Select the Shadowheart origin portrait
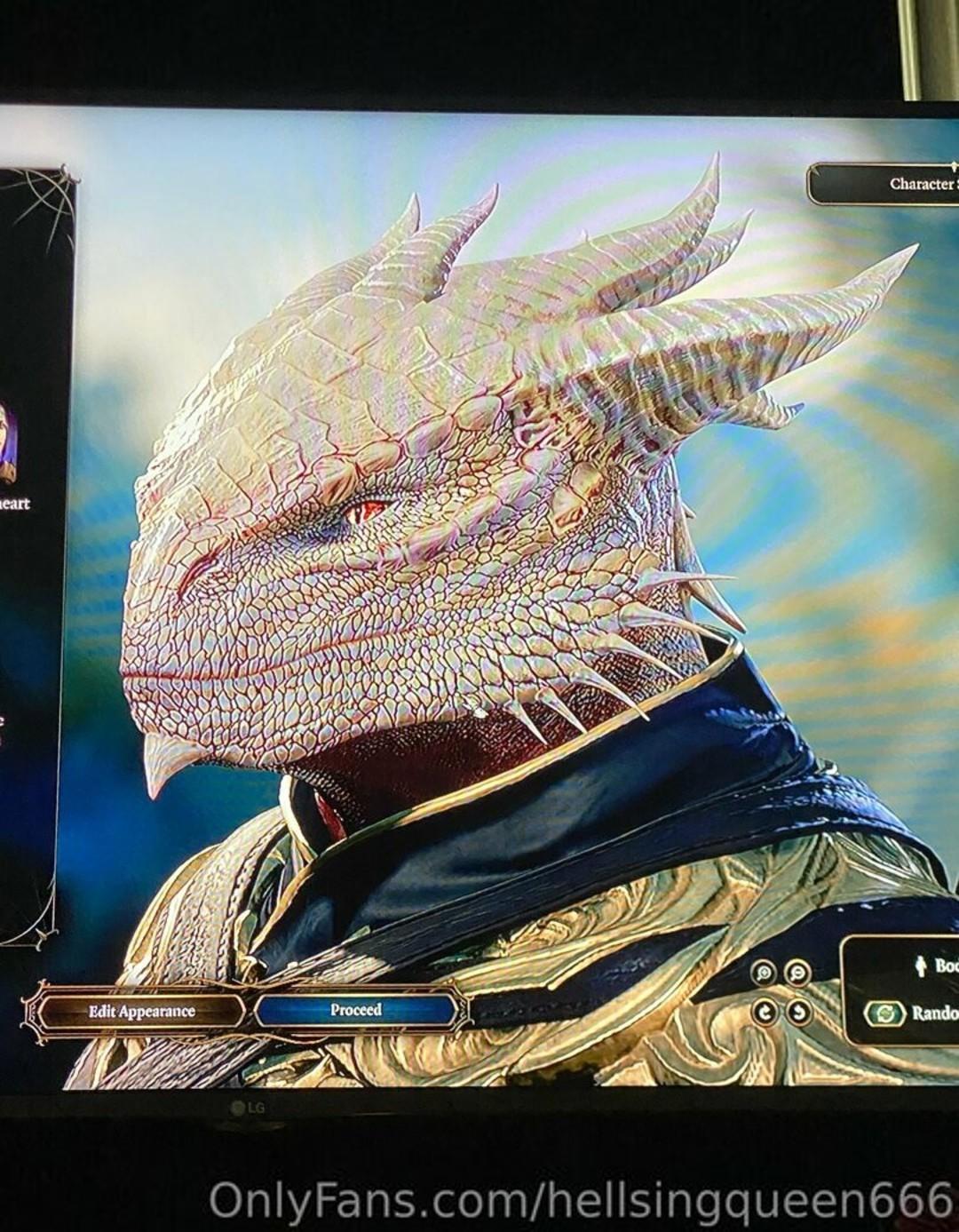959x1232 pixels. [x=7, y=441]
